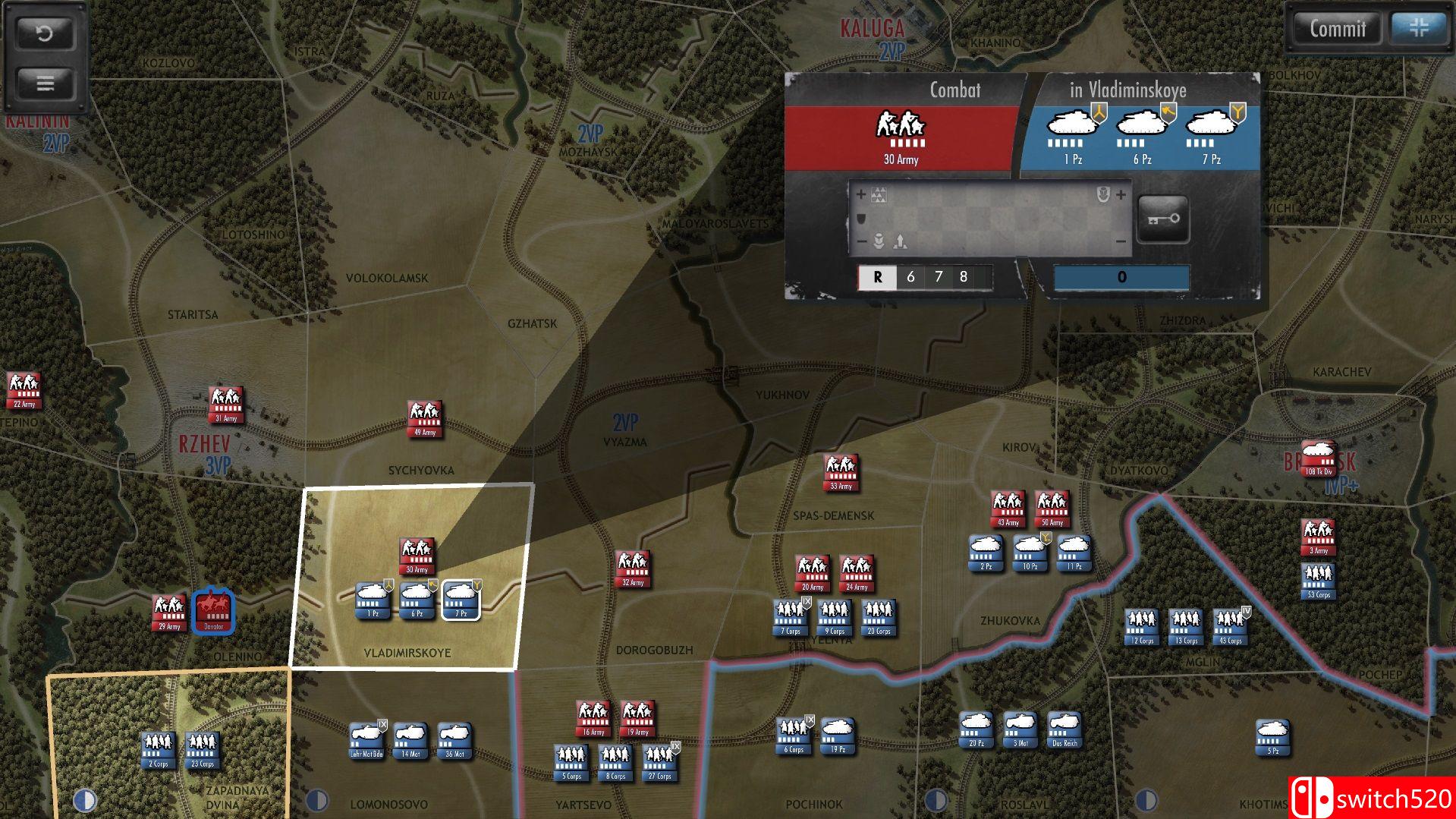The width and height of the screenshot is (1456, 819).
Task: Click the shield icon in the battle planner
Action: (x=860, y=219)
